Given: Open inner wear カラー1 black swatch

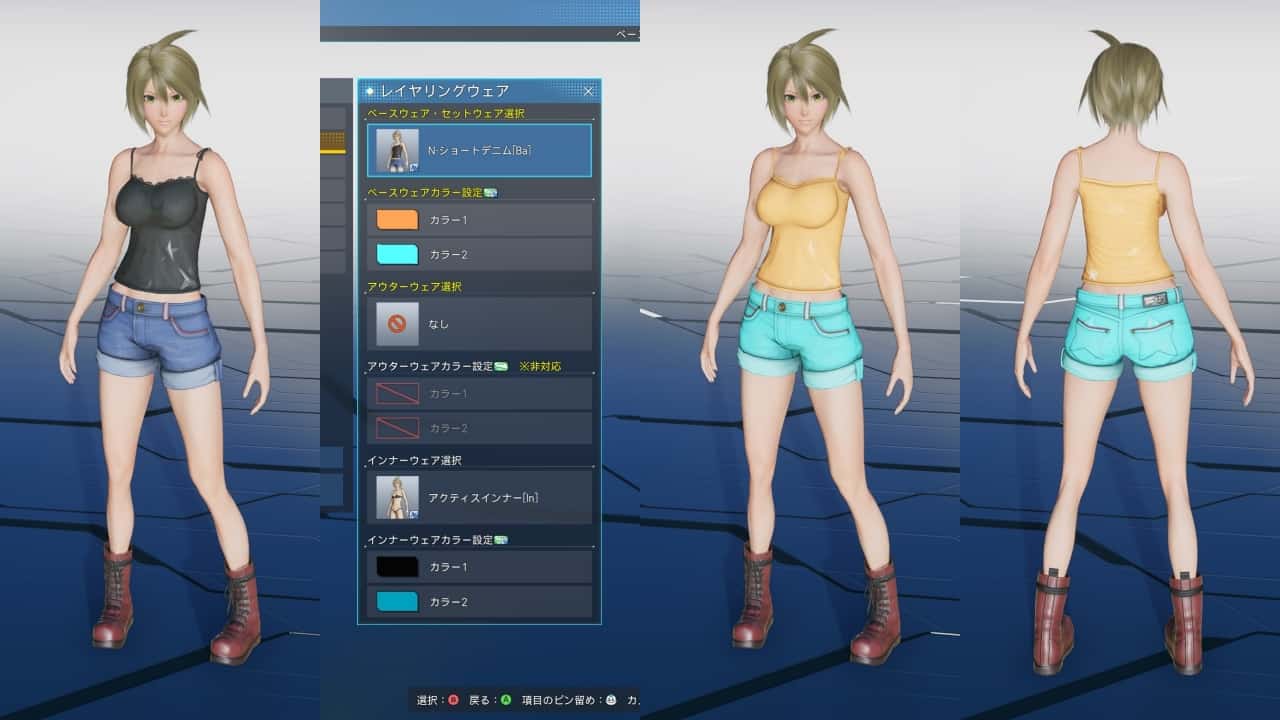Looking at the screenshot, I should click(x=397, y=567).
